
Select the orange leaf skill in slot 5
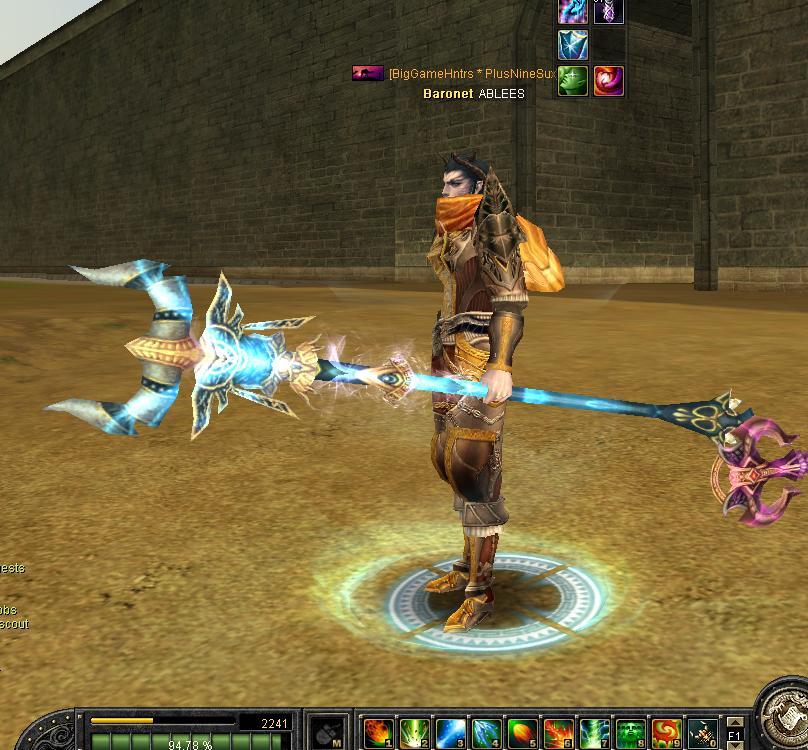(x=522, y=733)
